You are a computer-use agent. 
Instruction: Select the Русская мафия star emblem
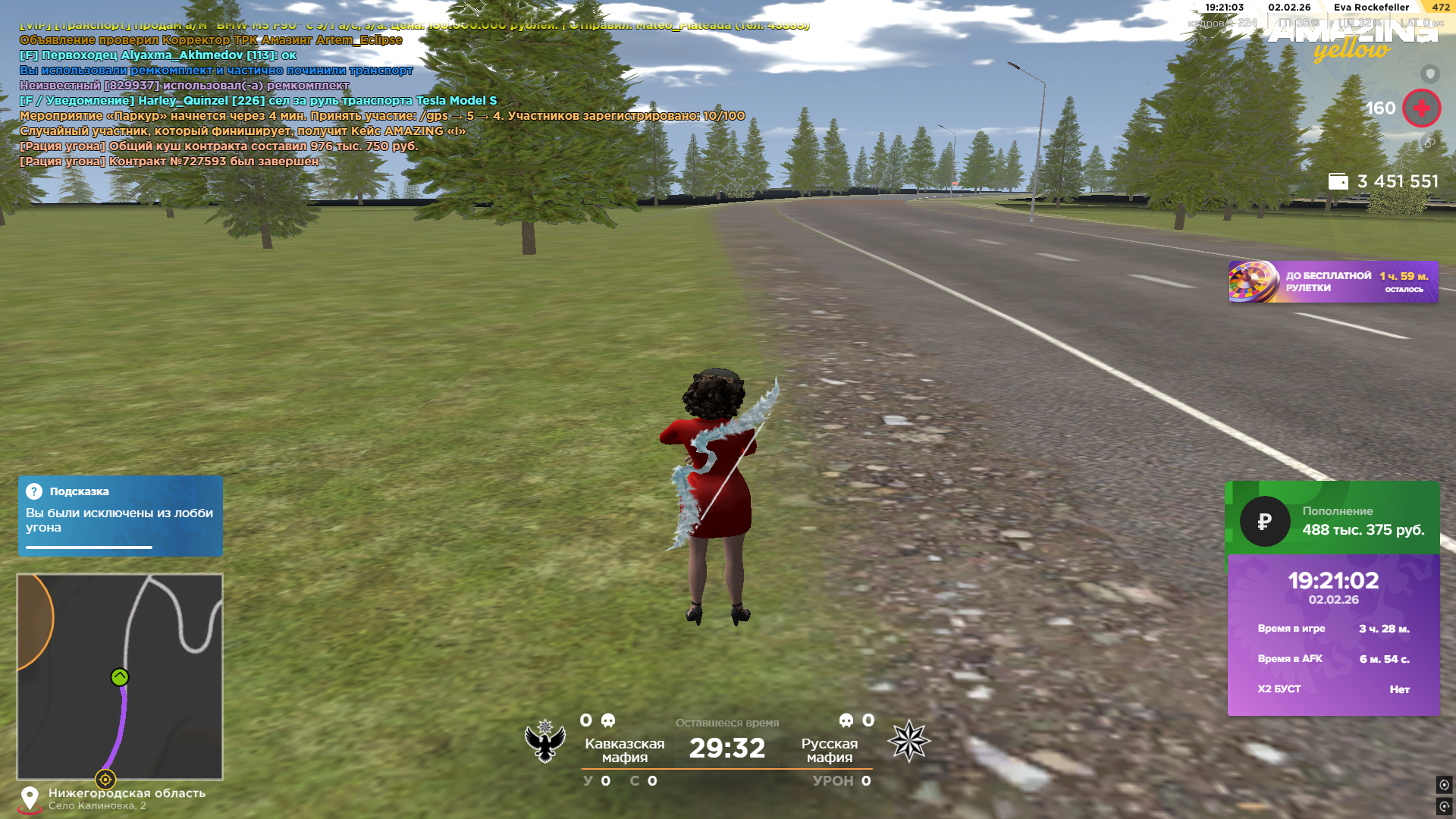(908, 741)
